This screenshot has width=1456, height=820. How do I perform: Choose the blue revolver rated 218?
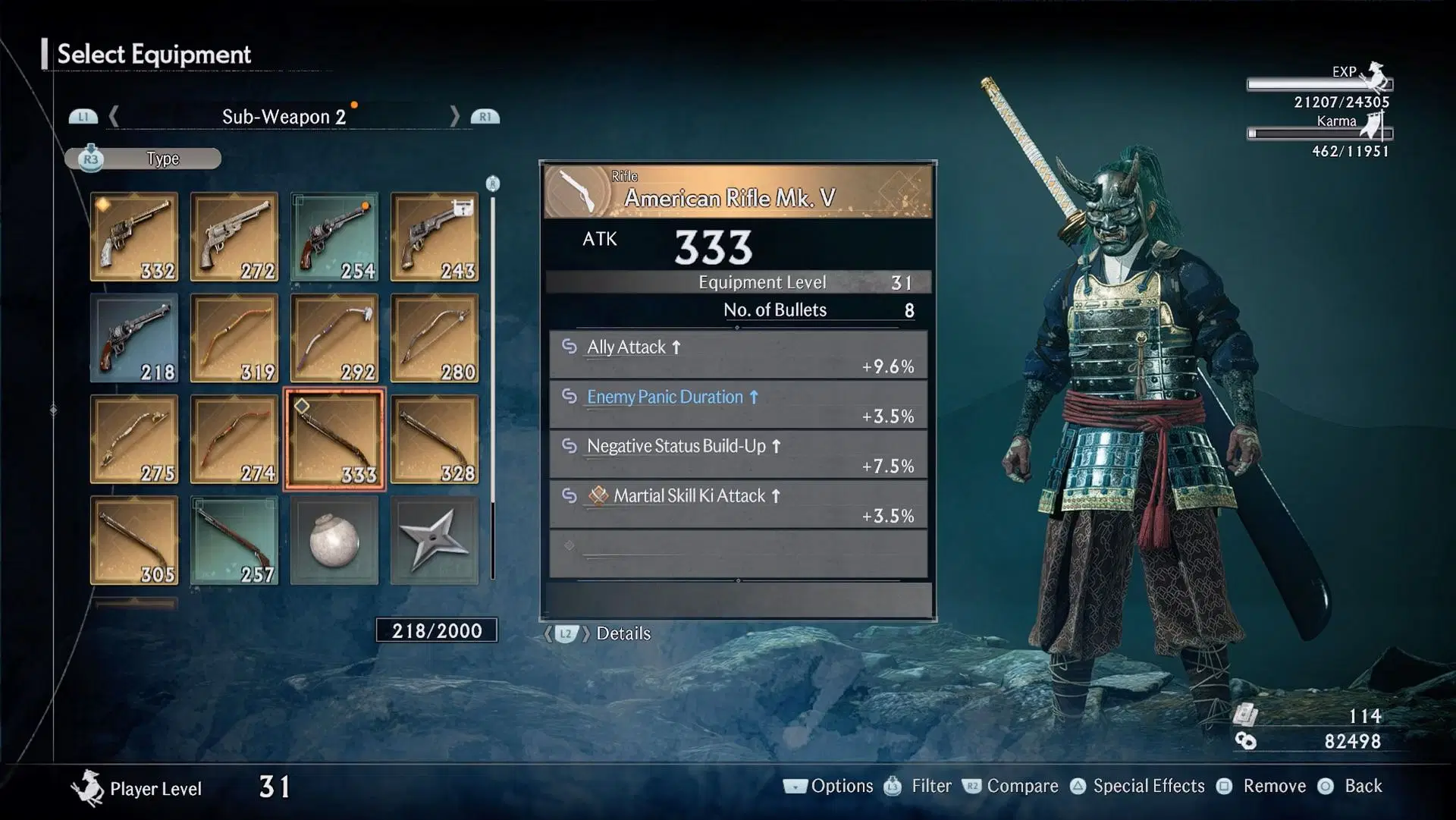tap(134, 338)
